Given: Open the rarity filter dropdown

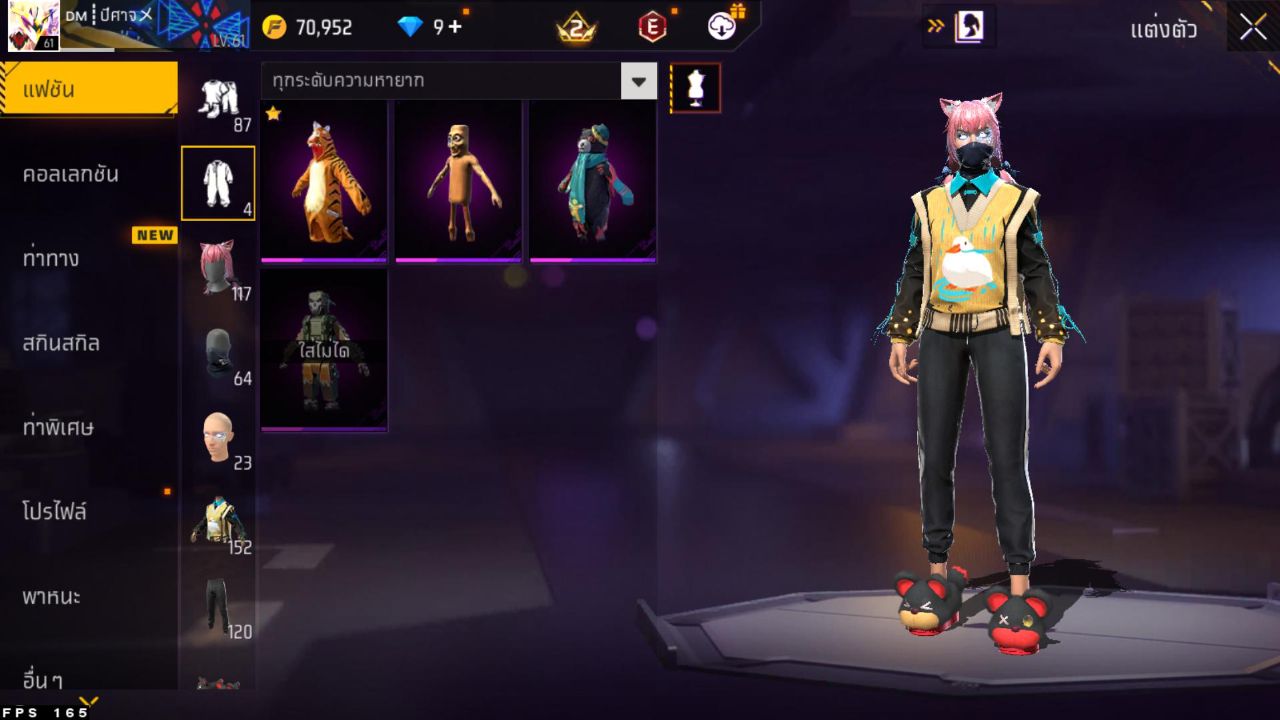Looking at the screenshot, I should point(450,82).
